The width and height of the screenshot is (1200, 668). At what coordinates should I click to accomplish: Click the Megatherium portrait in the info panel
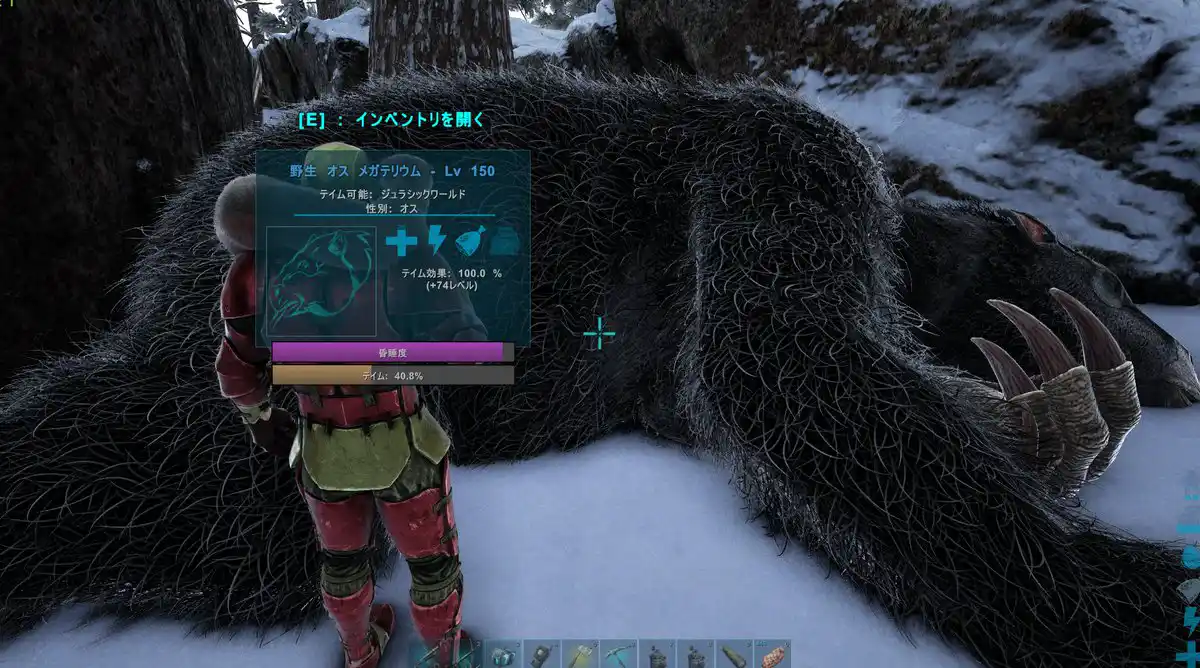click(x=322, y=281)
